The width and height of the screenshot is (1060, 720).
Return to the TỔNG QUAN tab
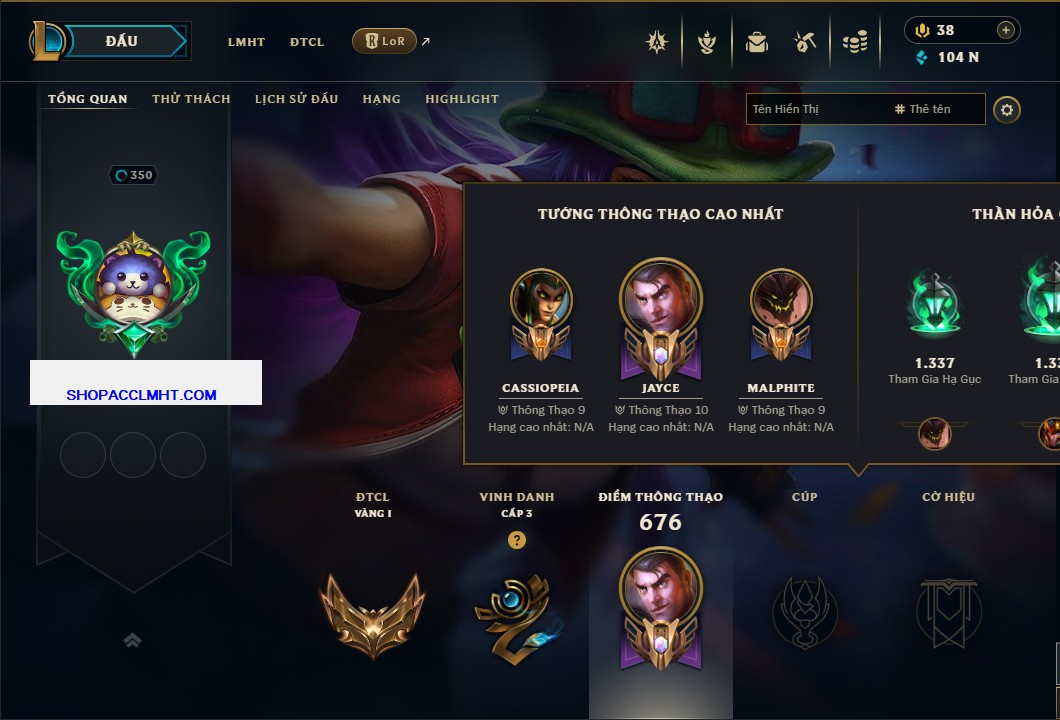88,99
